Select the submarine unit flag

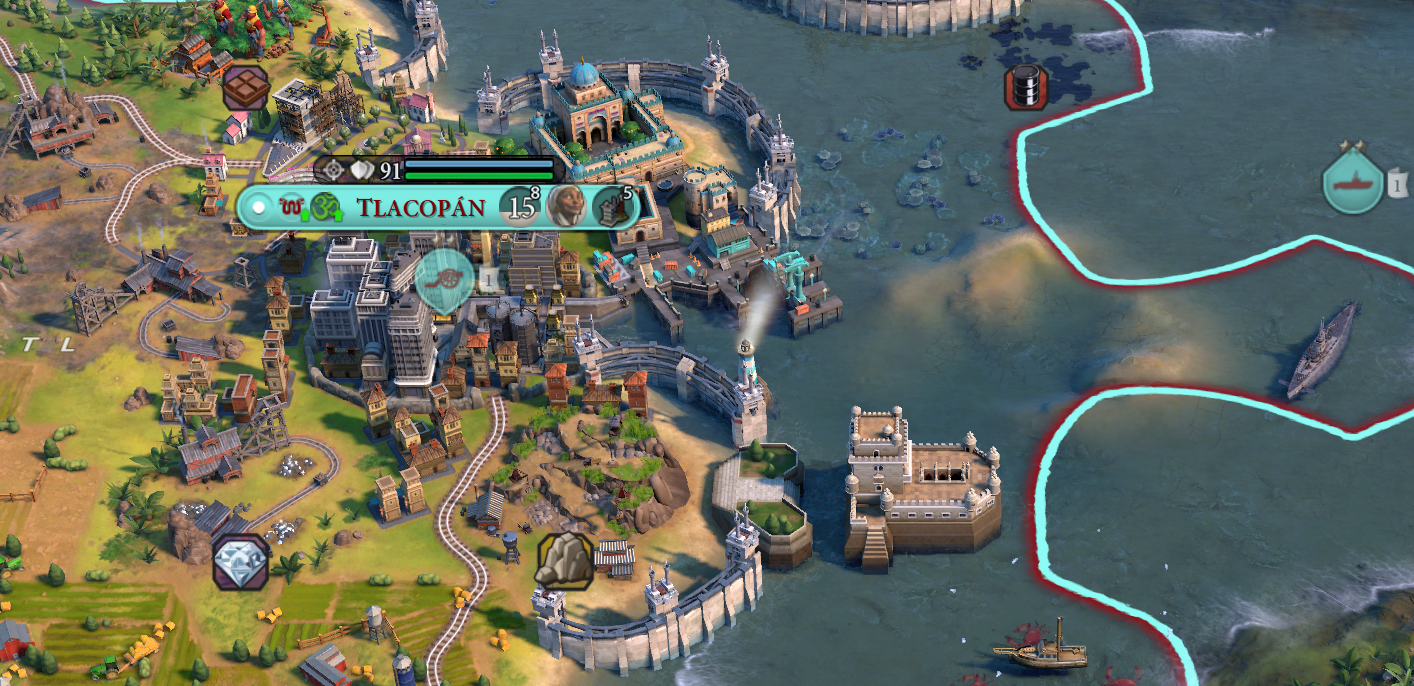click(x=1352, y=183)
